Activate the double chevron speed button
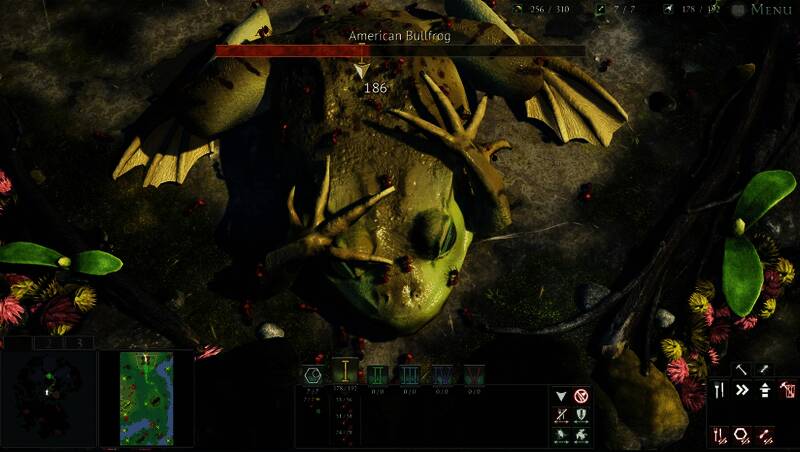 (x=743, y=390)
